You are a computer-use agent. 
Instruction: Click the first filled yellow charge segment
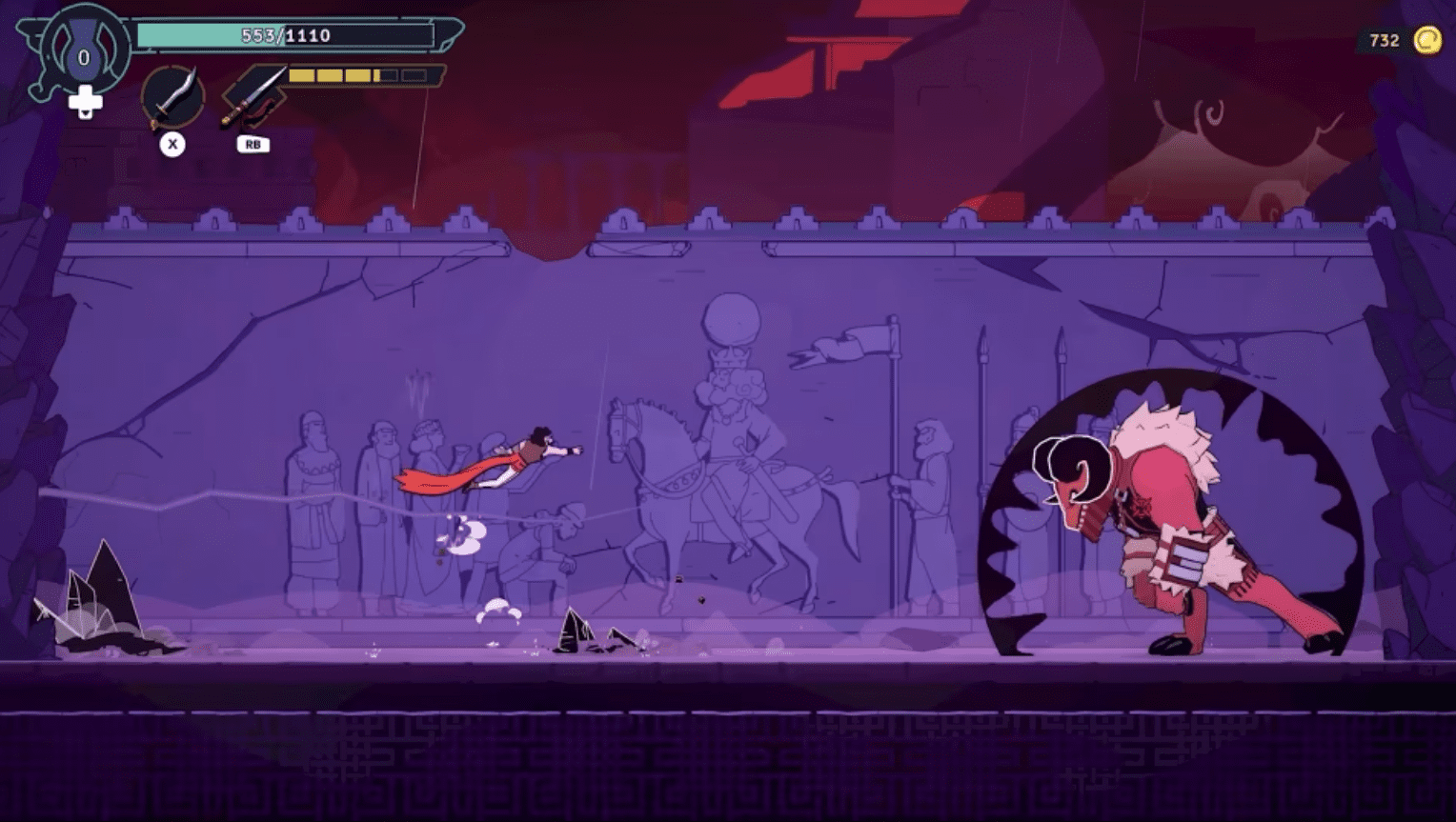pos(302,73)
